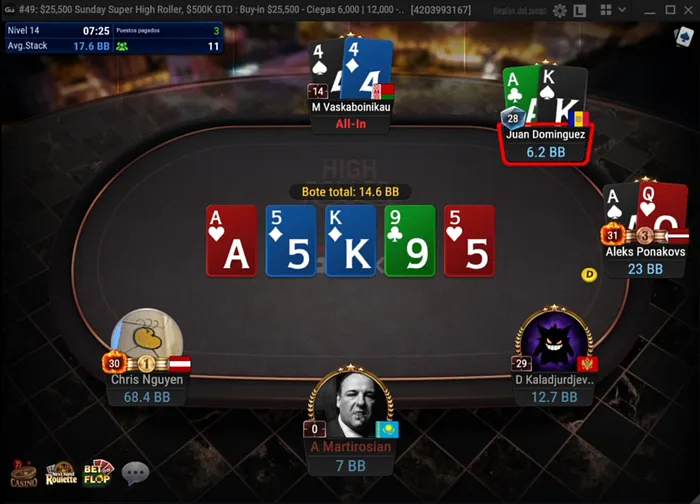The height and width of the screenshot is (504, 700).
Task: Launch Next Hand Roulette side game
Action: 61,474
